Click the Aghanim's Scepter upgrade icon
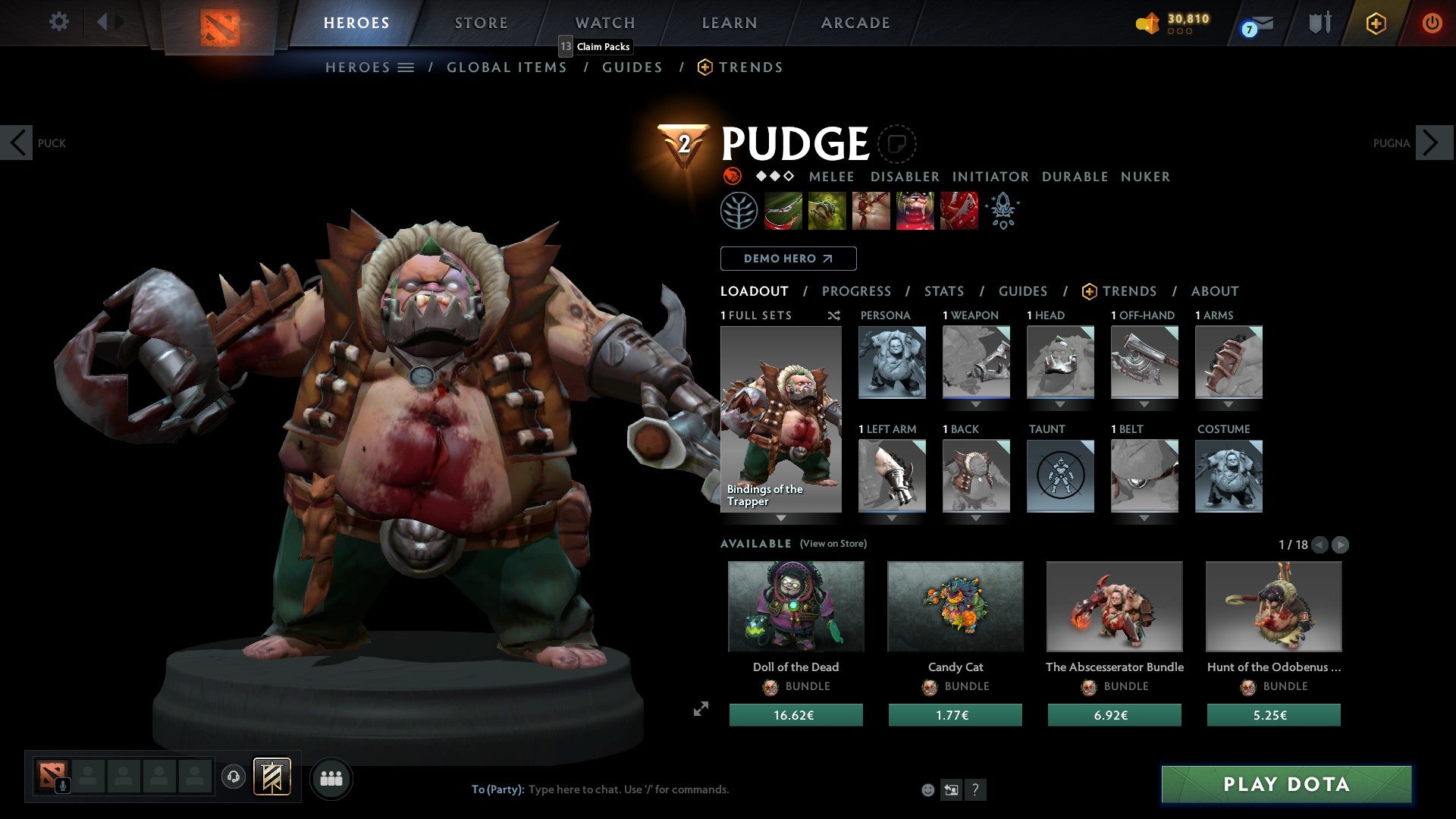This screenshot has width=1456, height=819. pyautogui.click(x=1003, y=211)
